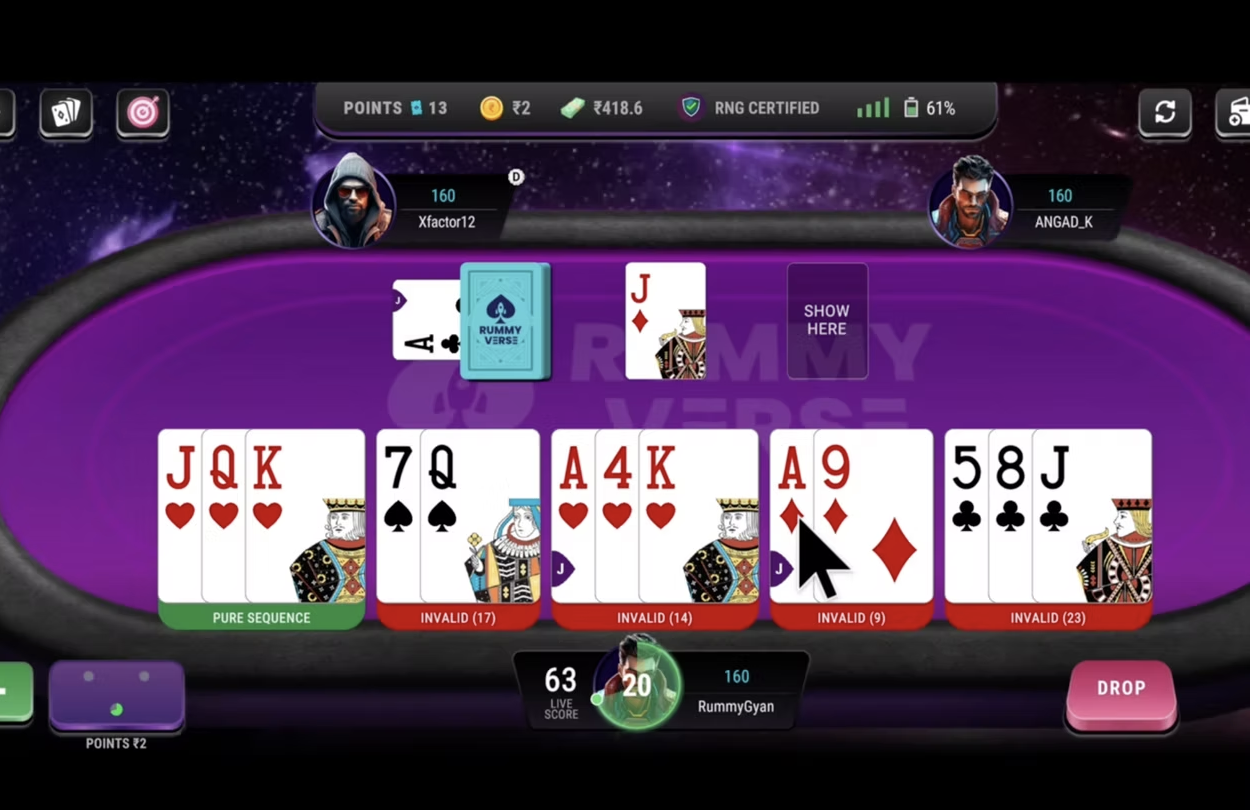Click the SHOW HERE slot
Viewport: 1250px width, 810px height.
827,321
